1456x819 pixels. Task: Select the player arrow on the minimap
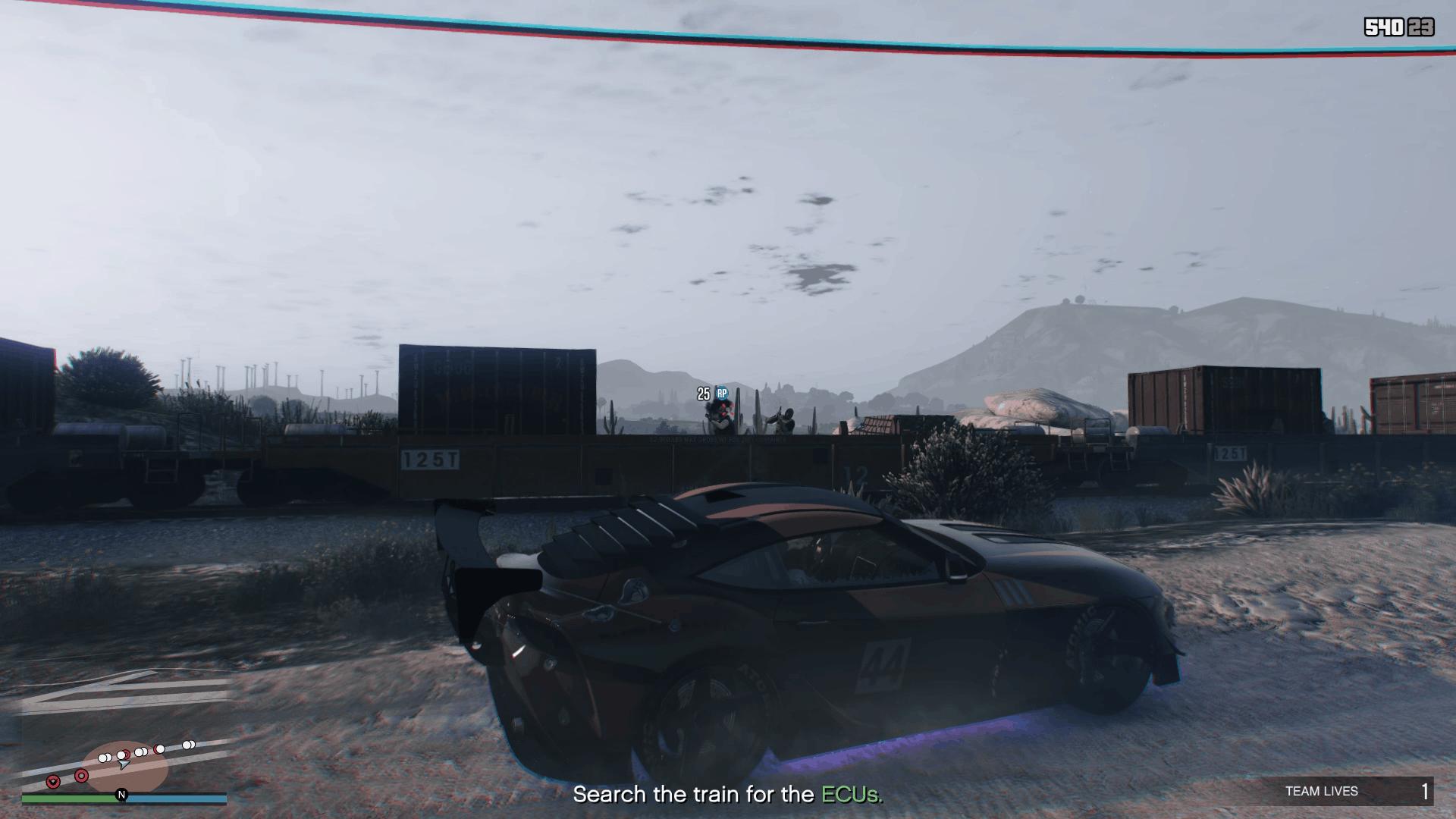tap(124, 765)
